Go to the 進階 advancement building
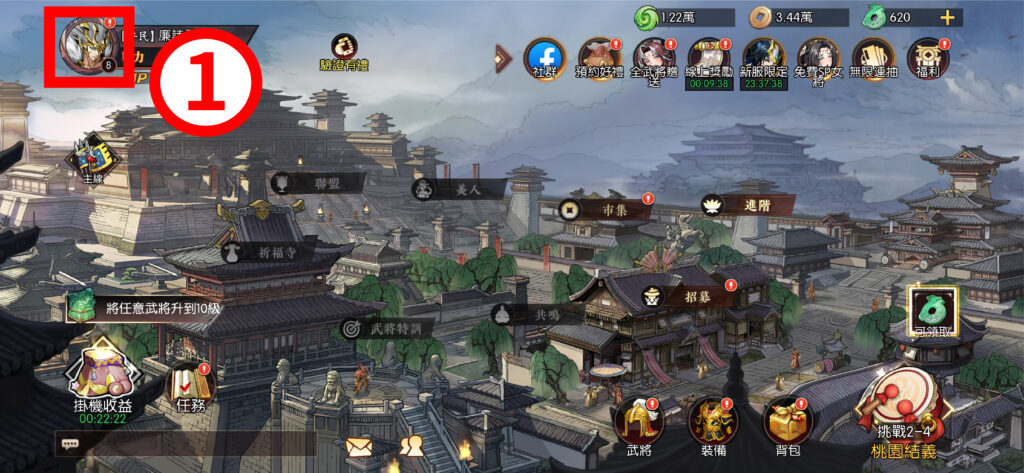Screen dimensions: 1024x473 tap(747, 204)
